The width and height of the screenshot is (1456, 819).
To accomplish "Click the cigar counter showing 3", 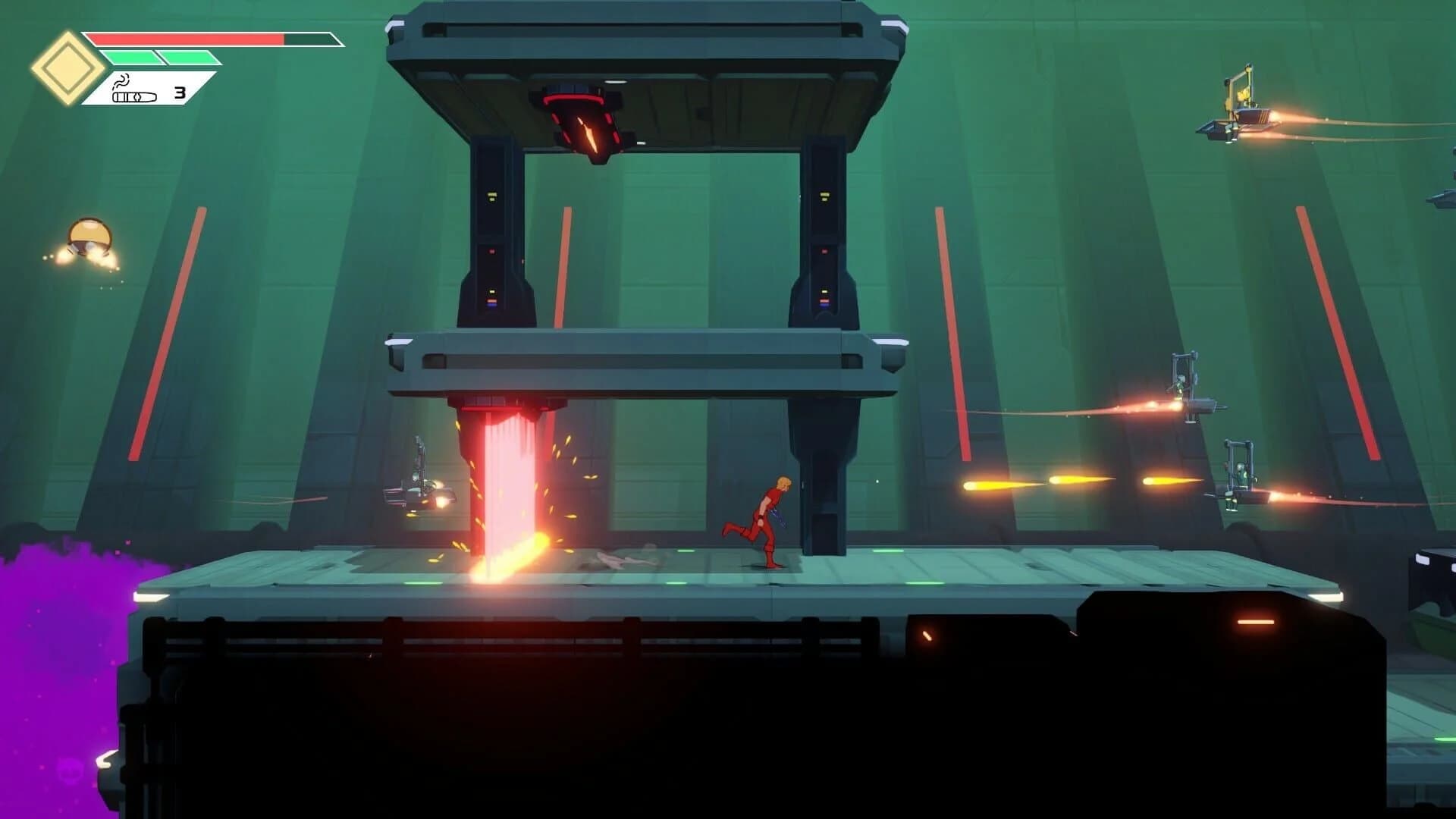I will pyautogui.click(x=180, y=94).
